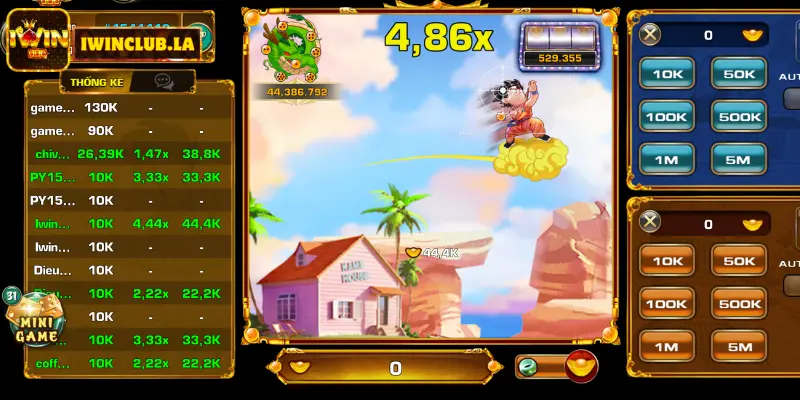Select the orange 100K bet chip
The height and width of the screenshot is (400, 800).
click(667, 304)
